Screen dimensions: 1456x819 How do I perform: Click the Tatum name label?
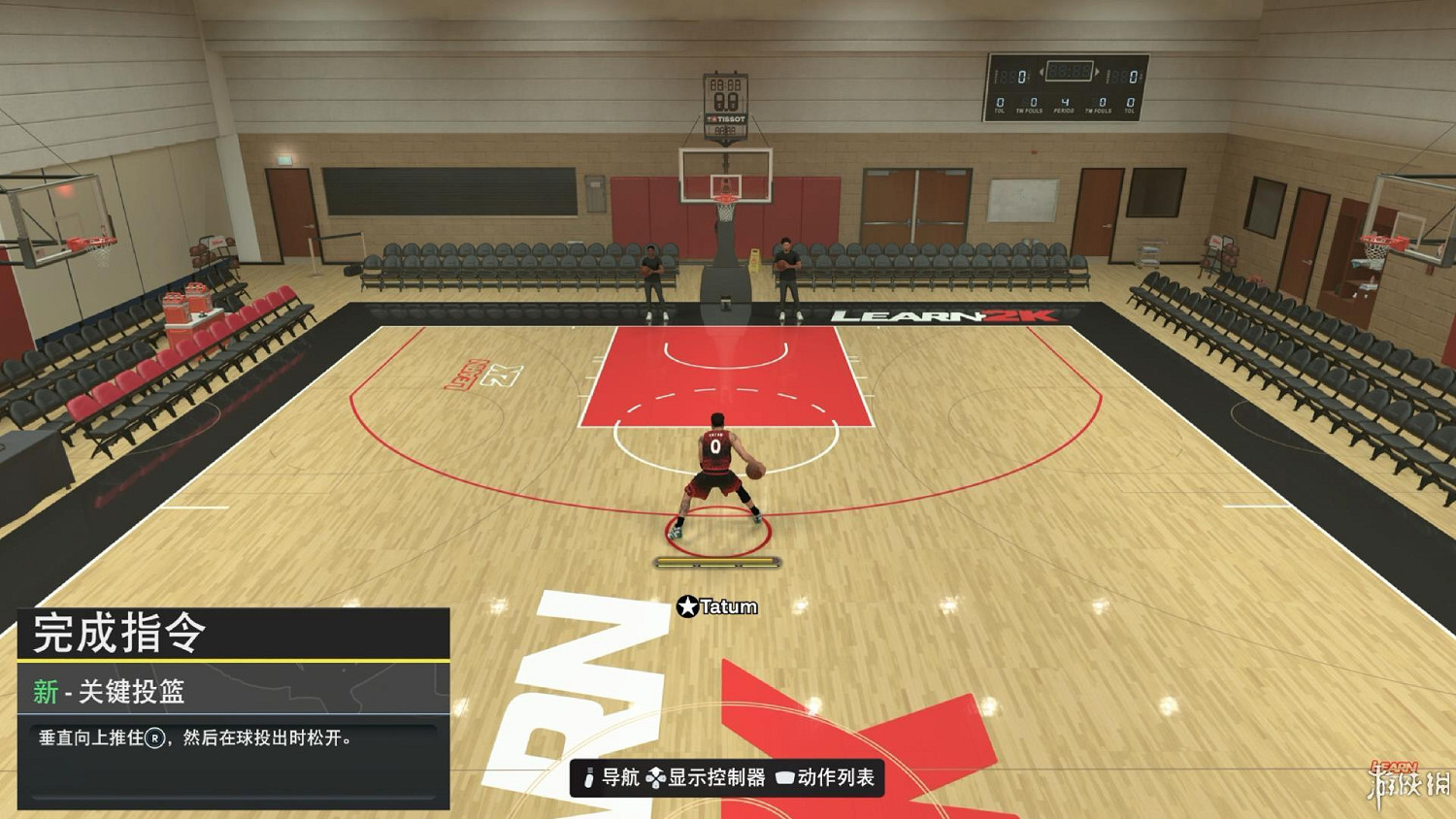click(728, 608)
